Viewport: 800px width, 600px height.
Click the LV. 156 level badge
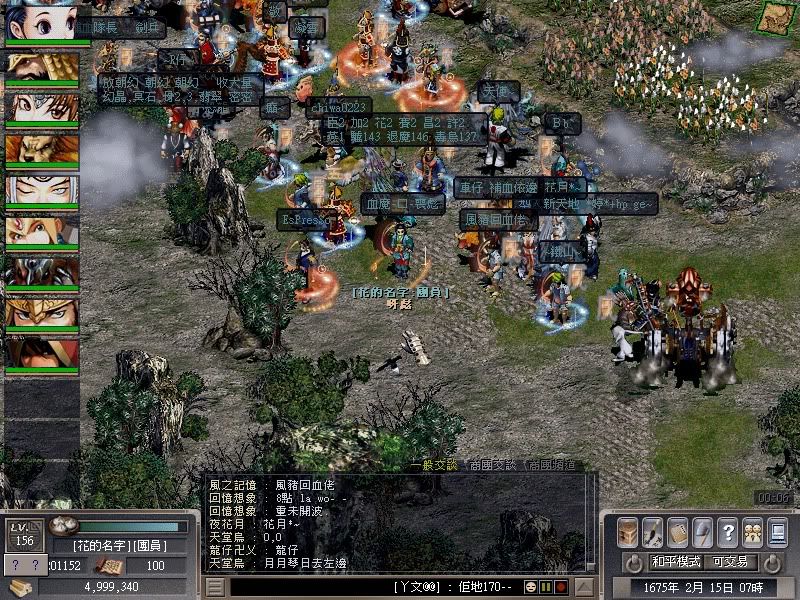click(x=22, y=532)
